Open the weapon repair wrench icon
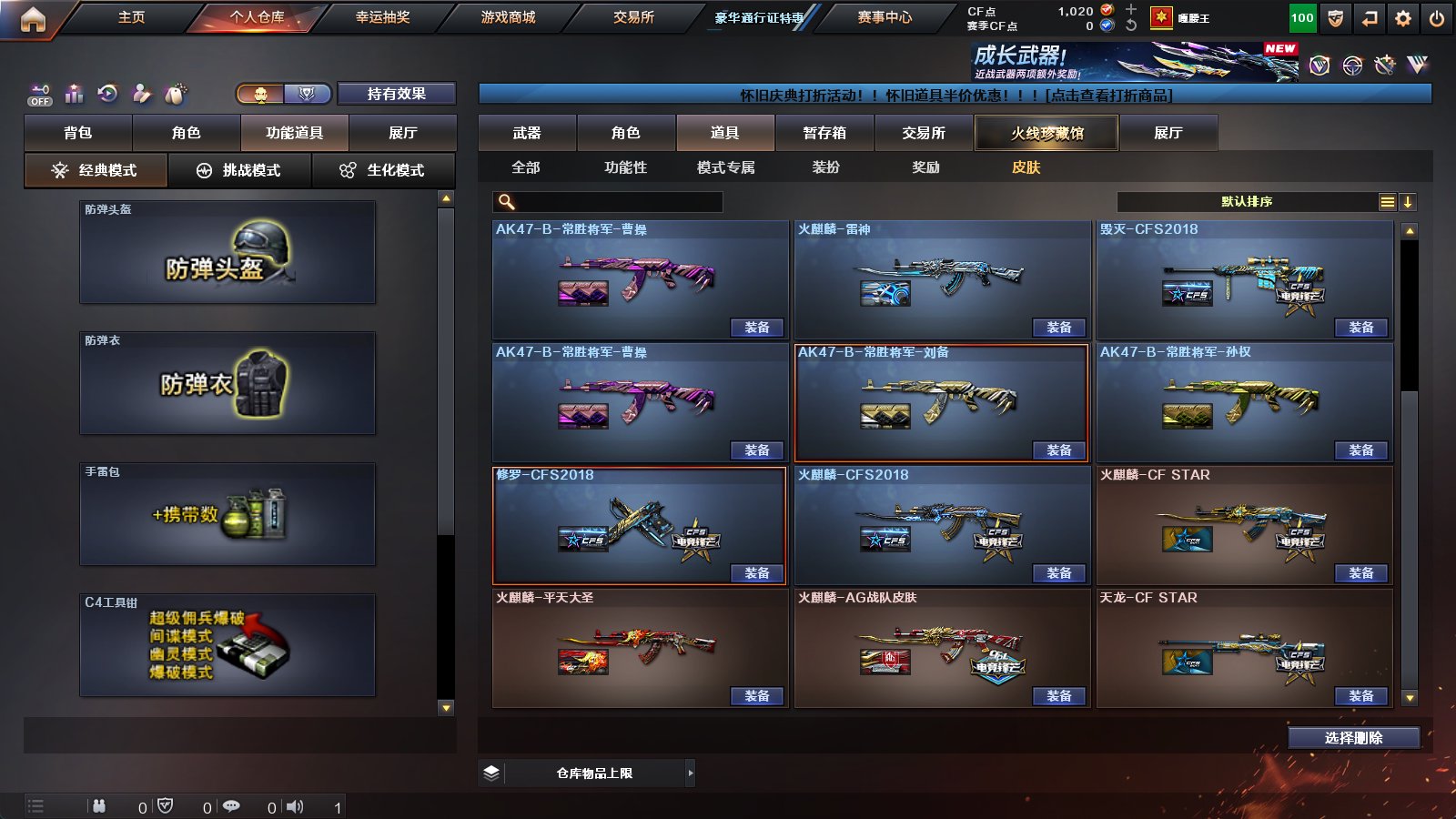 coord(140,94)
